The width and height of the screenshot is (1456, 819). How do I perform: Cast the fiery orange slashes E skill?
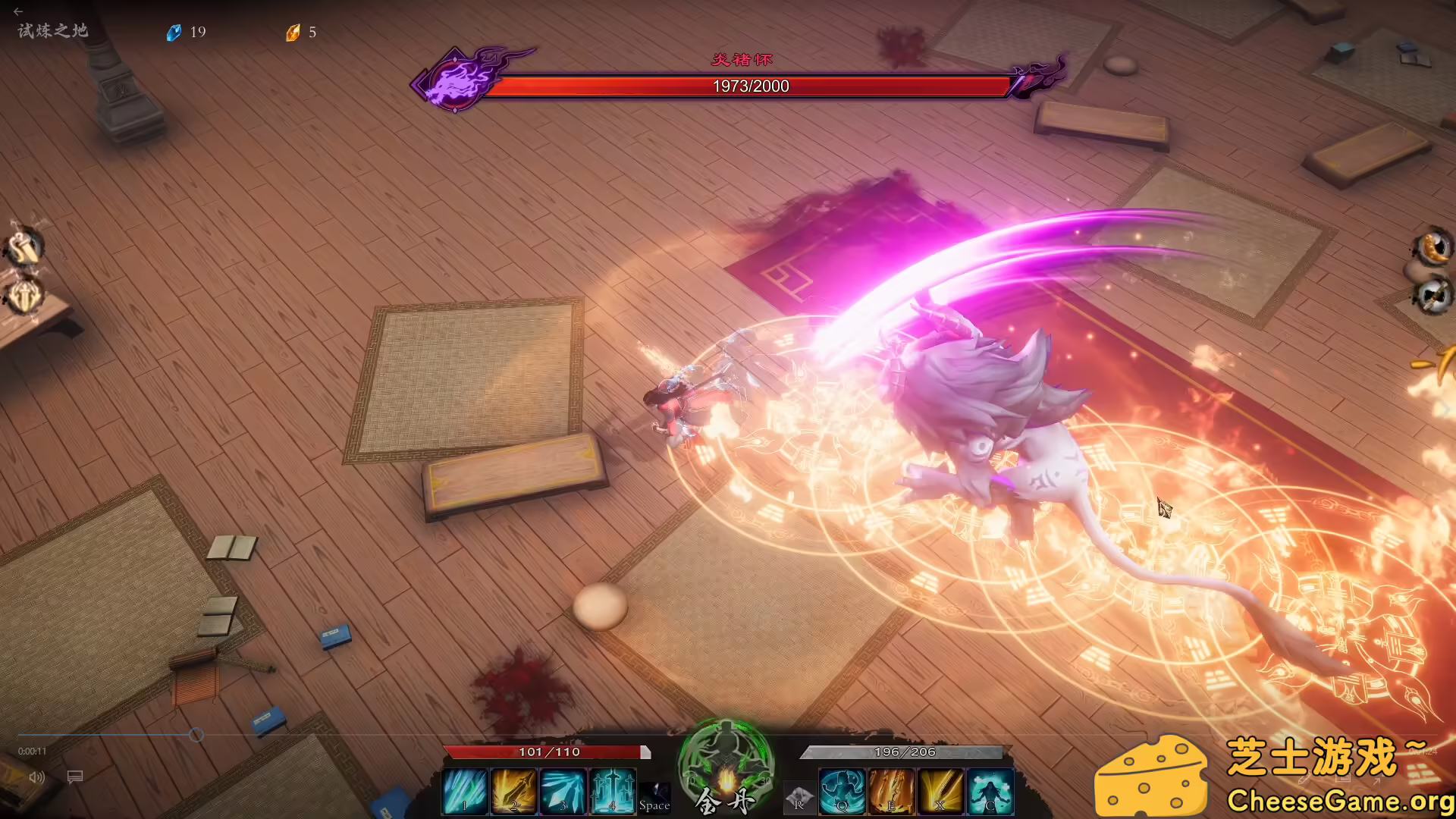tap(891, 792)
